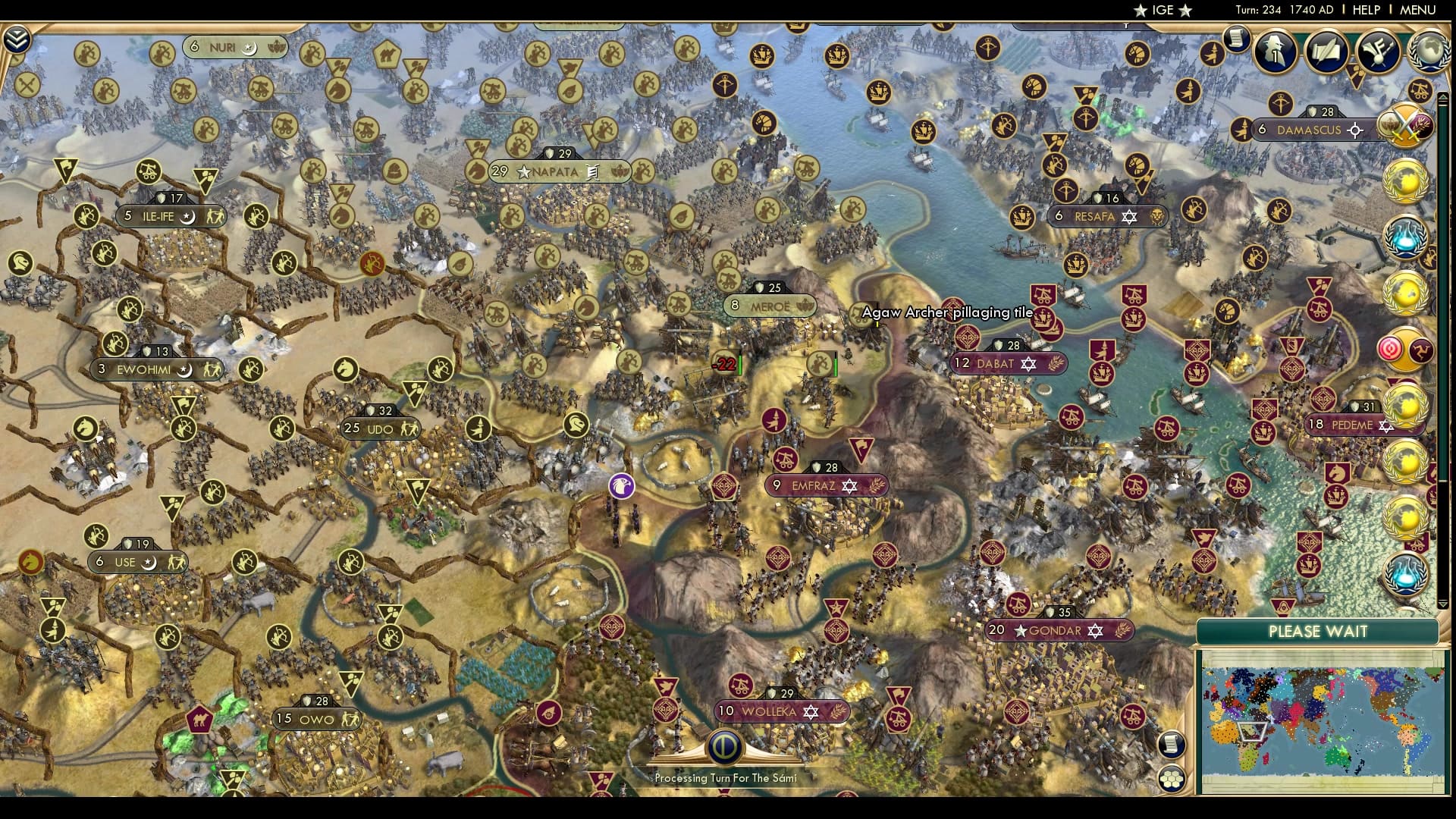The image size is (1456, 819).
Task: Open the Social Policies scroll icon
Action: click(1326, 51)
